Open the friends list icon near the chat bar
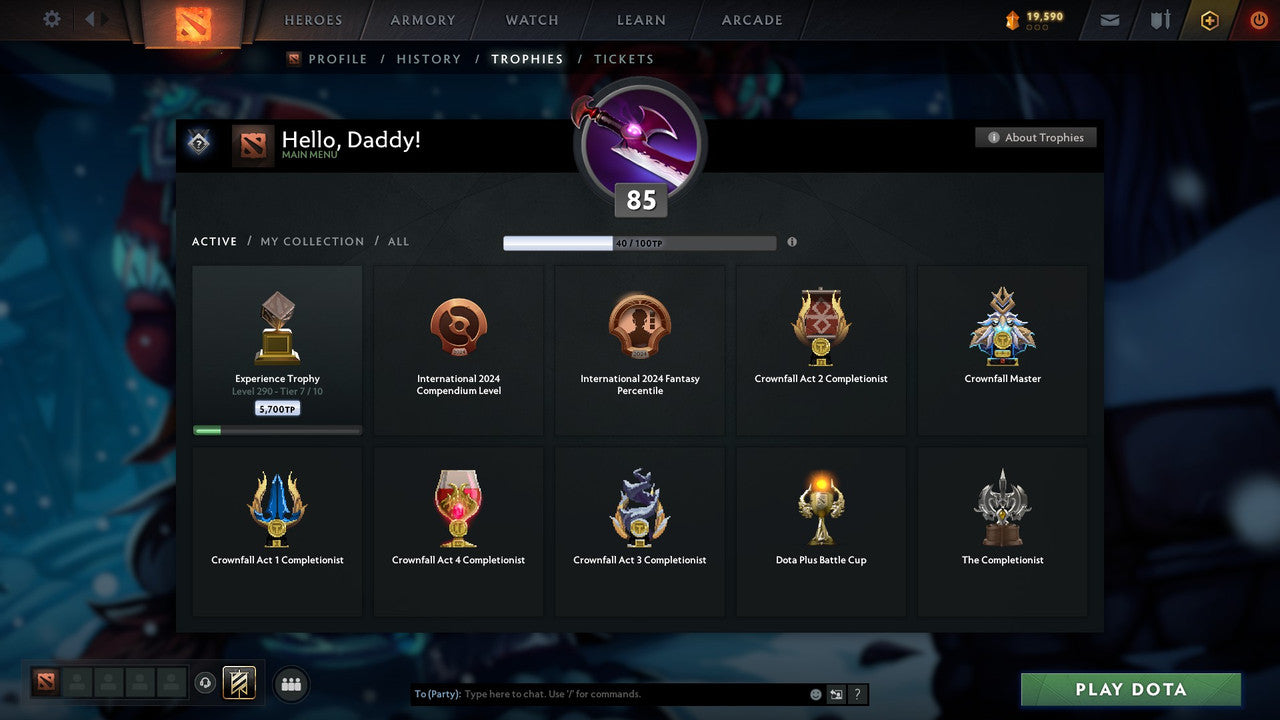 (290, 684)
